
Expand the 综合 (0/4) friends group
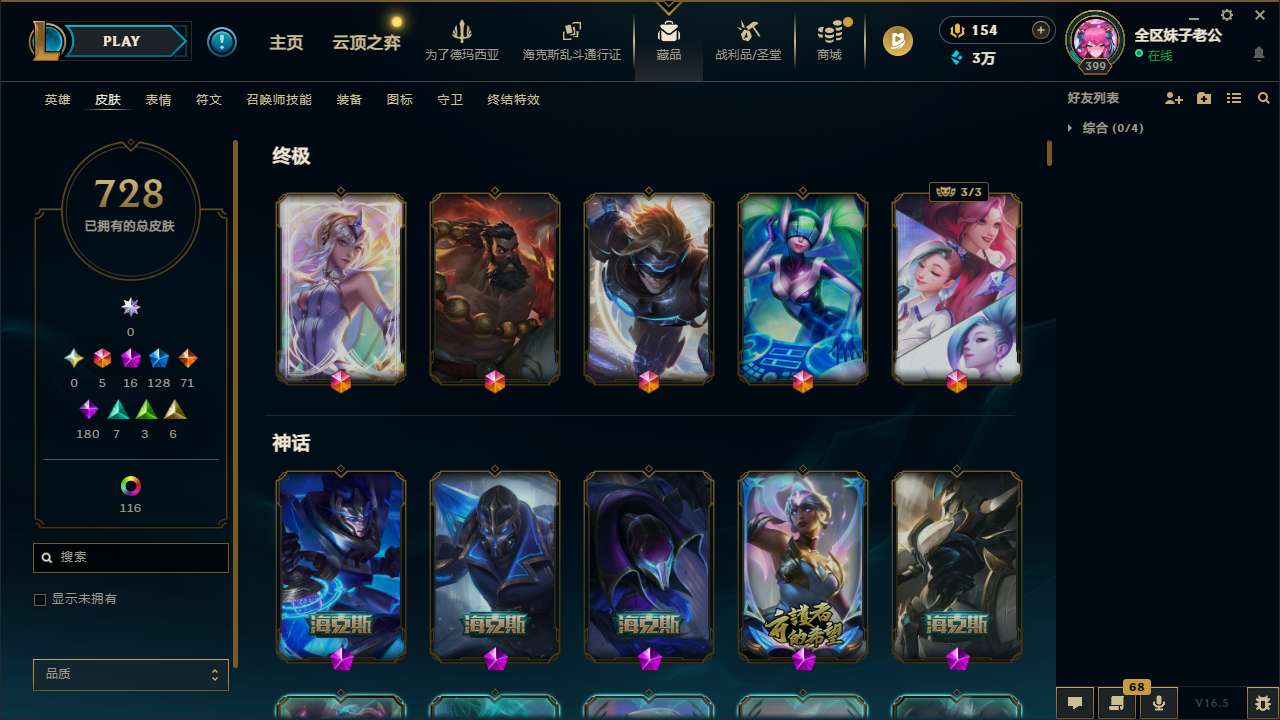[x=1108, y=128]
